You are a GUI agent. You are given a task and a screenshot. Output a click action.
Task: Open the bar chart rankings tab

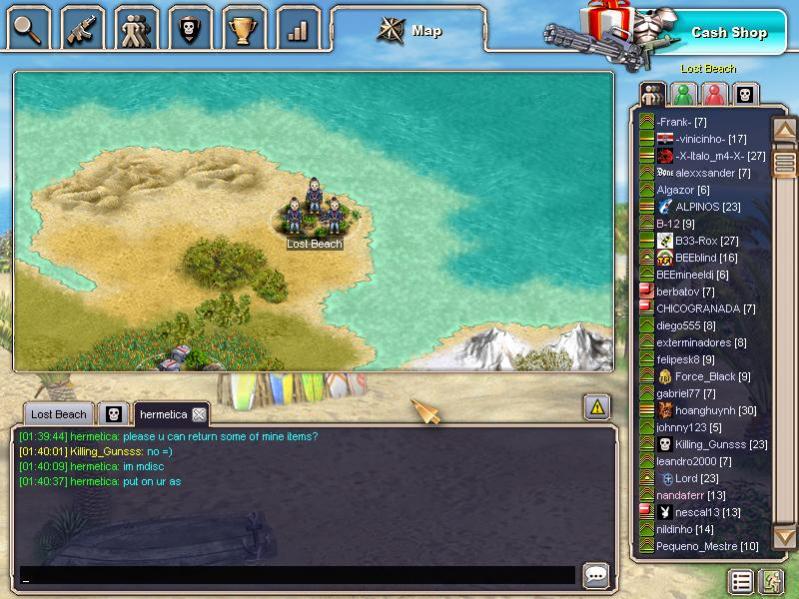pos(298,29)
